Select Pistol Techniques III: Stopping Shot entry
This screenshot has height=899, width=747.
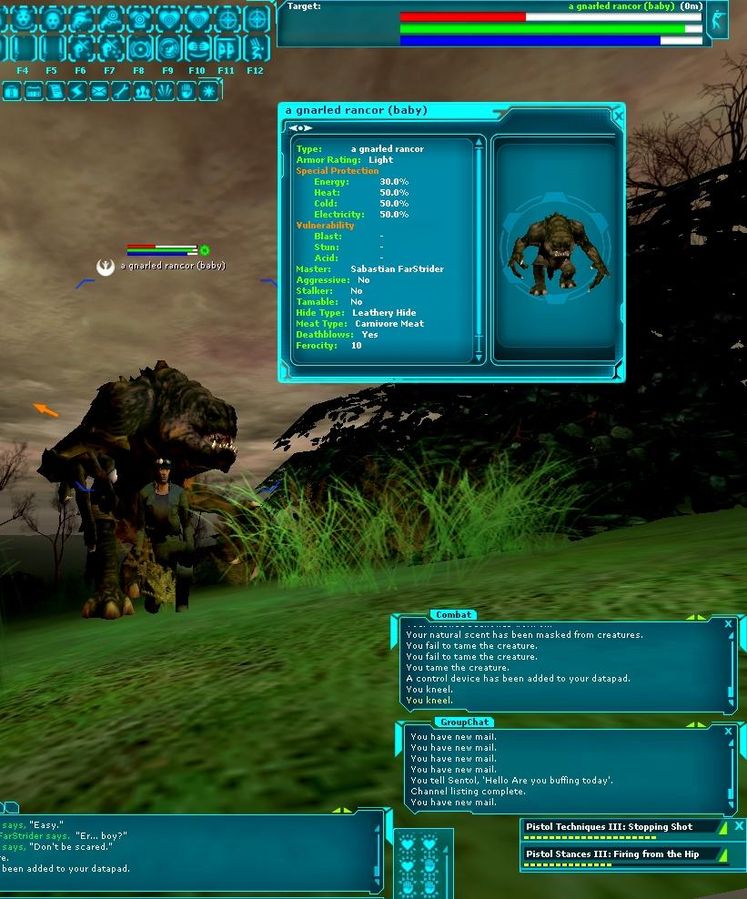point(621,828)
